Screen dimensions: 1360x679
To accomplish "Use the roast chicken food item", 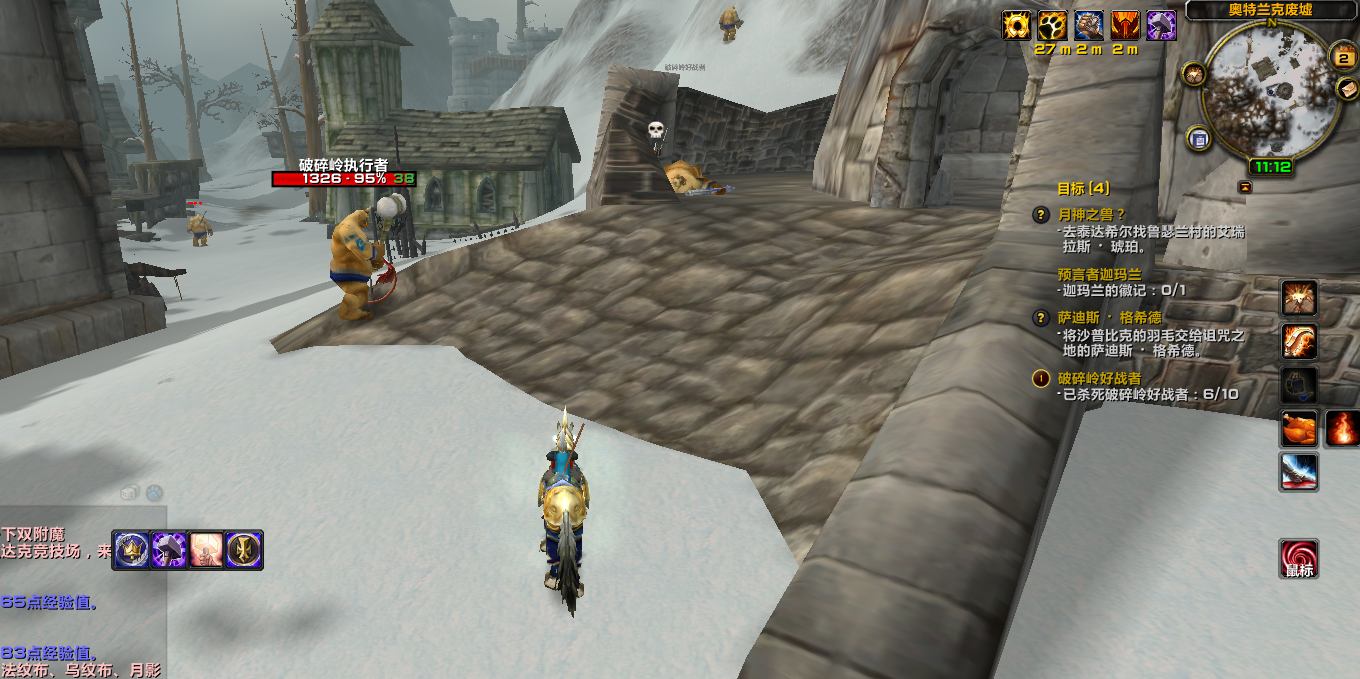I will [1300, 429].
